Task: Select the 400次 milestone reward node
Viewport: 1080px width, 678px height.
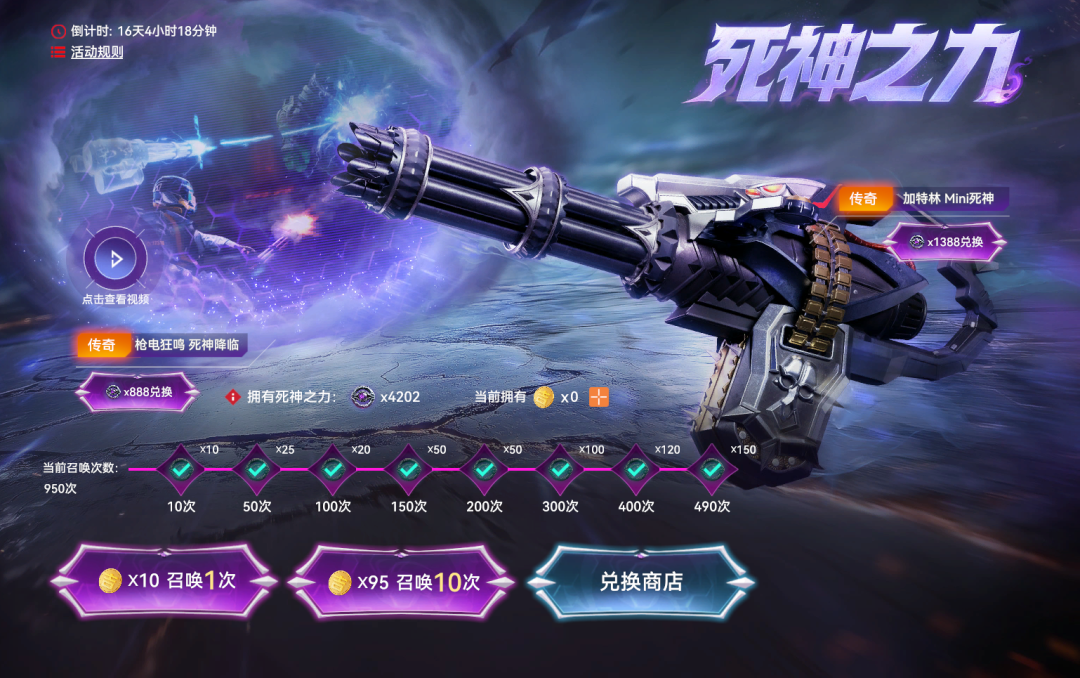Action: pos(636,468)
